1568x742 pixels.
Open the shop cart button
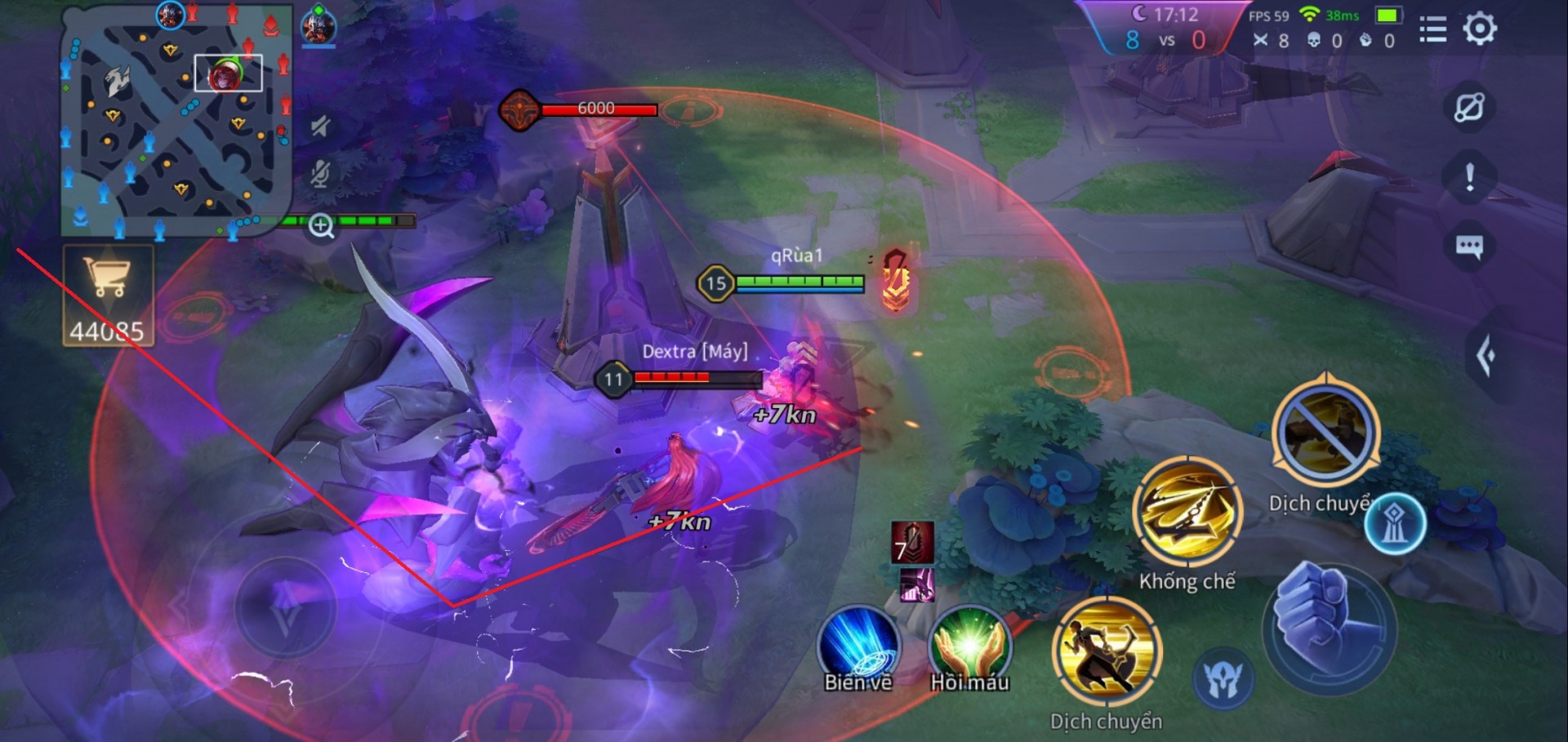click(108, 295)
